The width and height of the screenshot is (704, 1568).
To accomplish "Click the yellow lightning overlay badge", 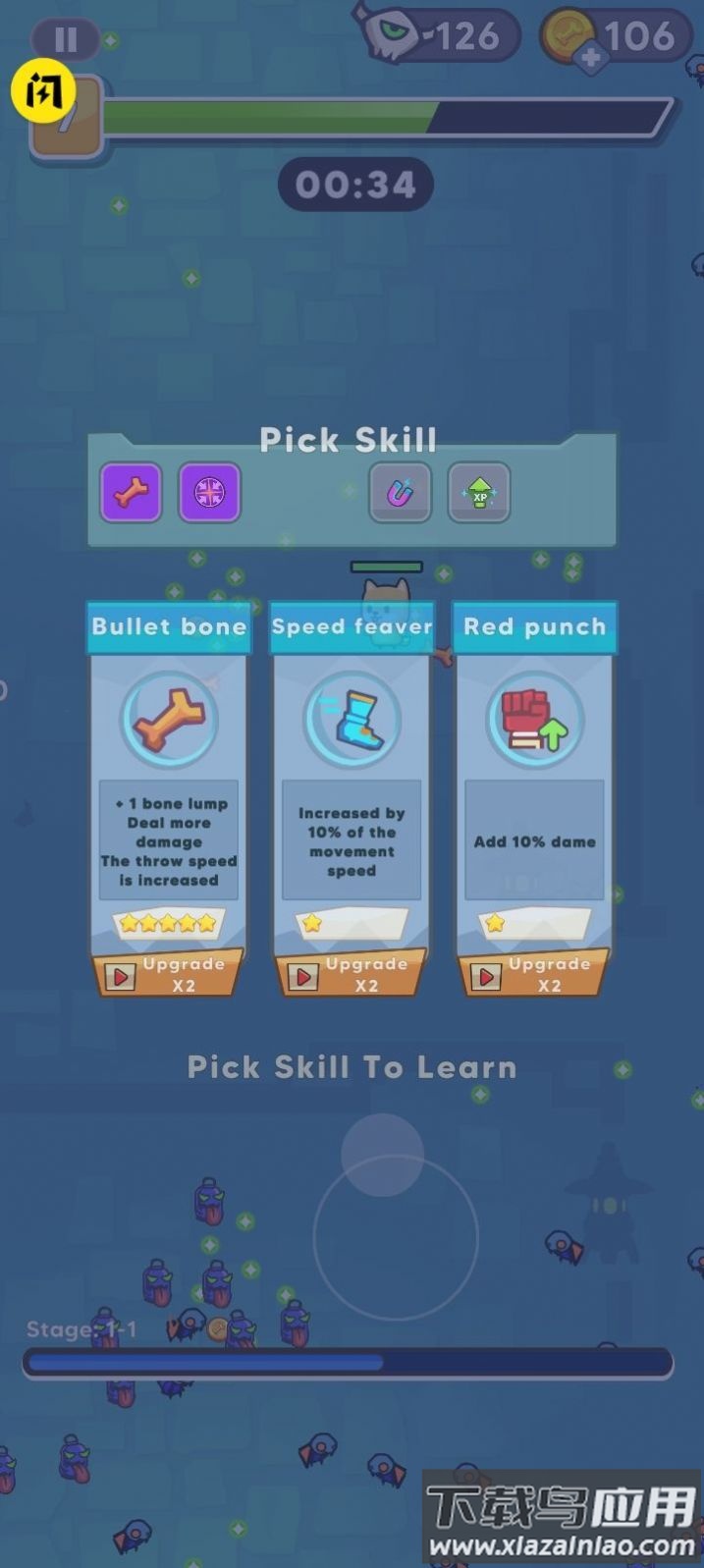I will click(42, 91).
